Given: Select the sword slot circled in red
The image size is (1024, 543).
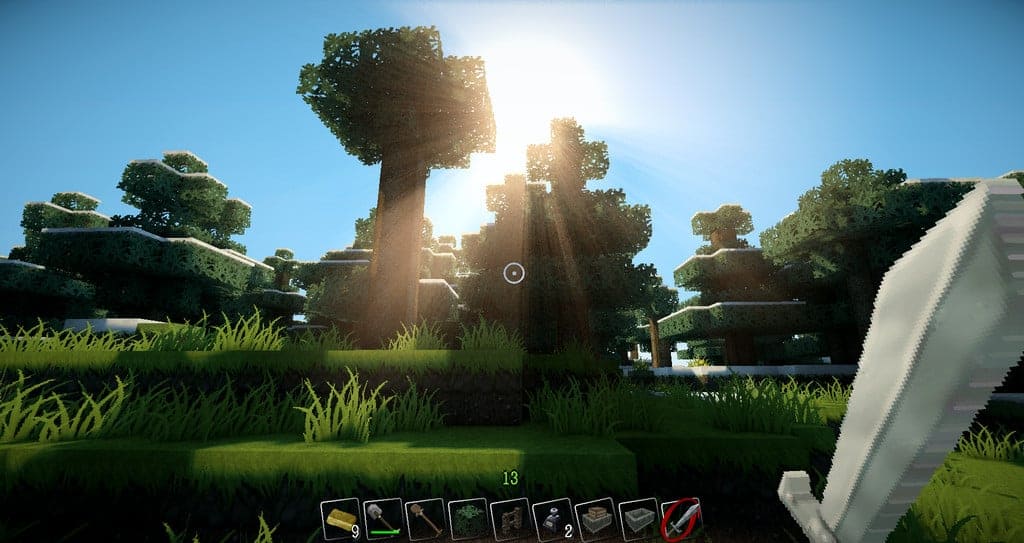Looking at the screenshot, I should click(x=680, y=519).
